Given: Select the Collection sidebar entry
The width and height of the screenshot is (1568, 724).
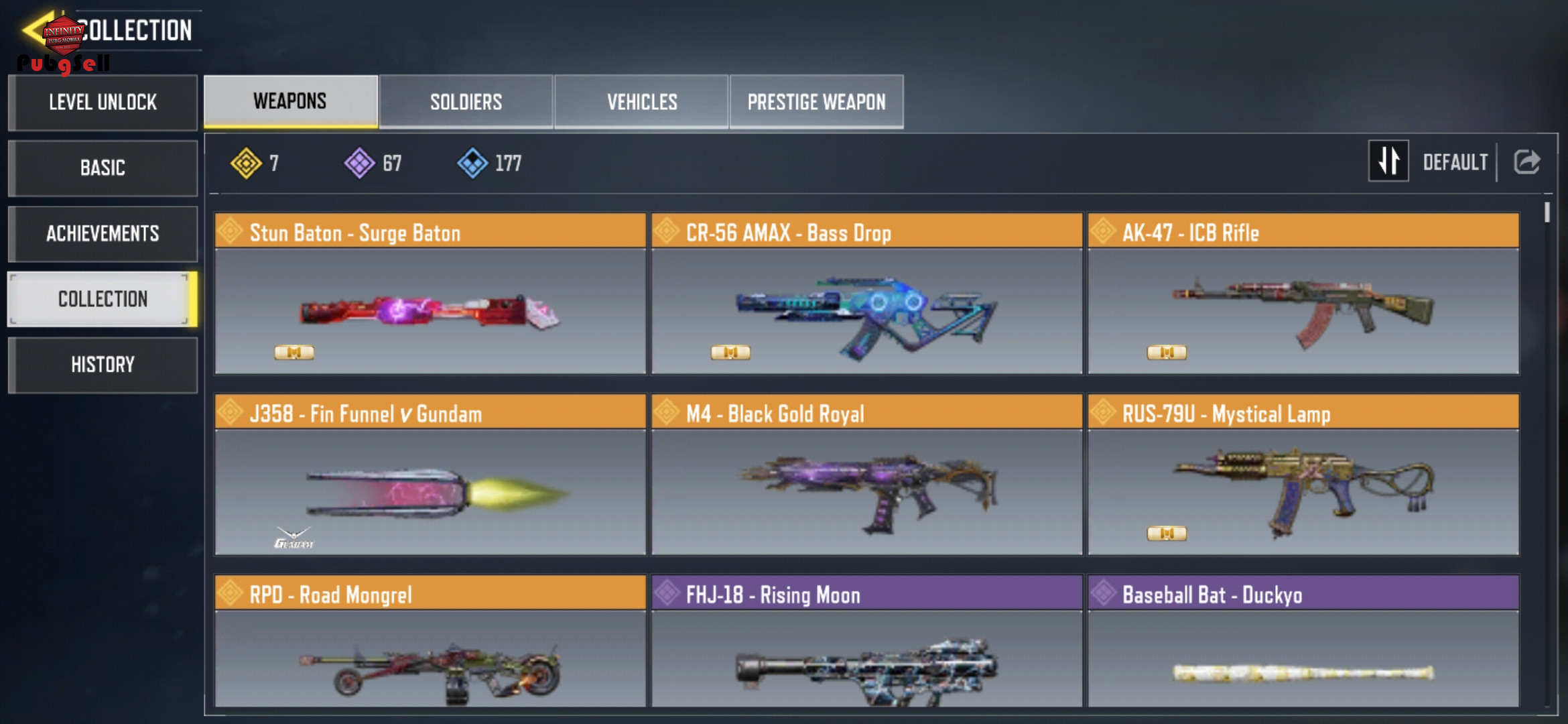Looking at the screenshot, I should (x=103, y=299).
